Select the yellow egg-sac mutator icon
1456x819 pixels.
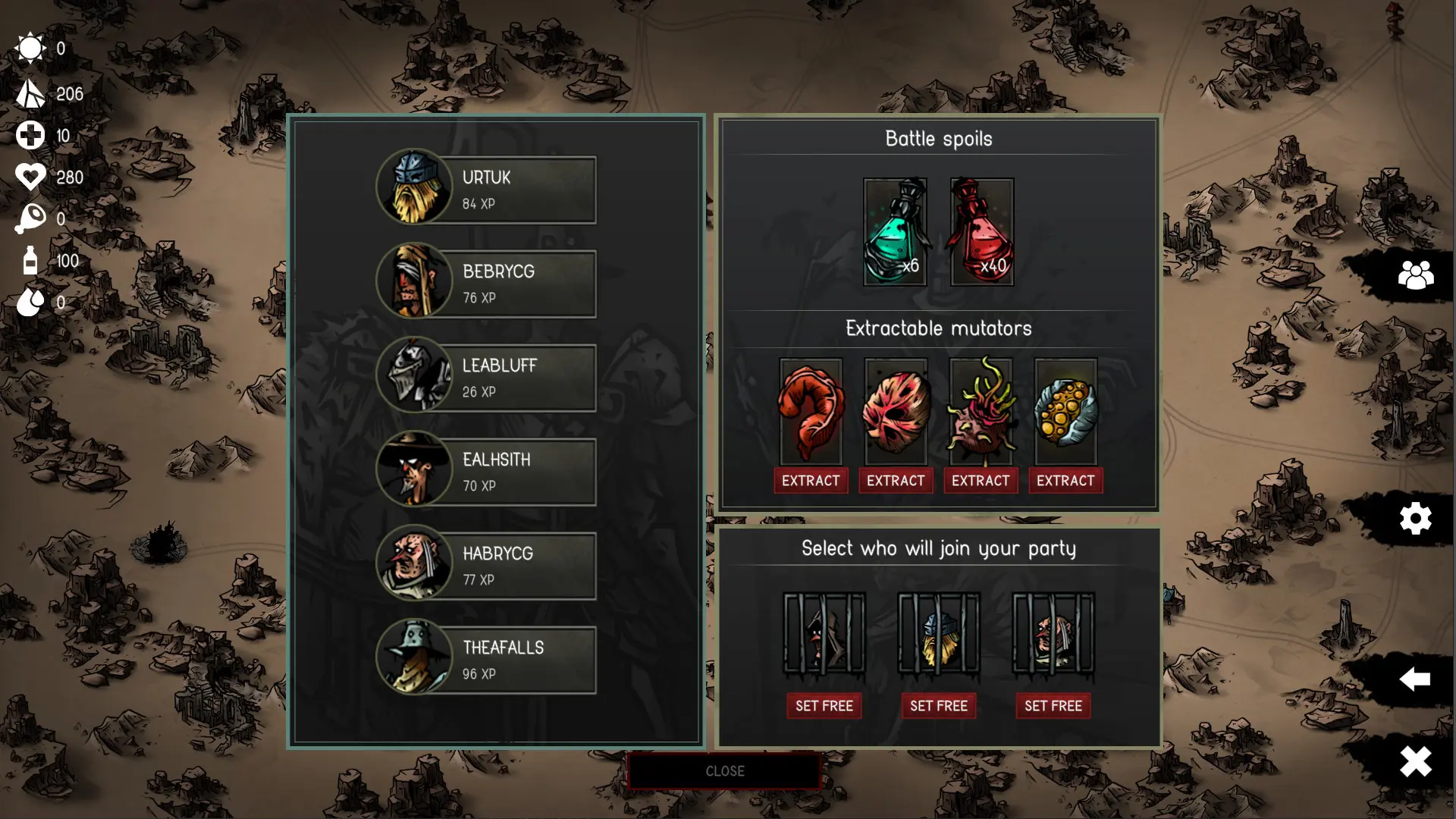[x=1065, y=413]
